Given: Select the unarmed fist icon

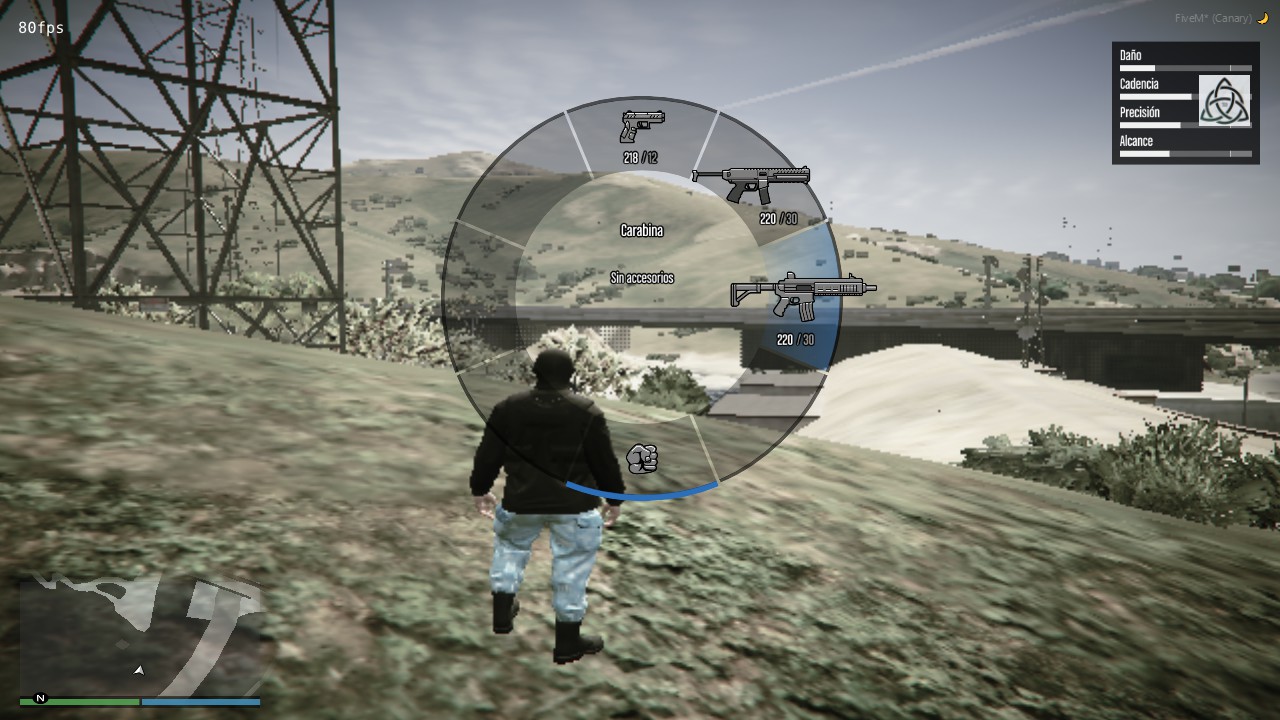Looking at the screenshot, I should 643,459.
